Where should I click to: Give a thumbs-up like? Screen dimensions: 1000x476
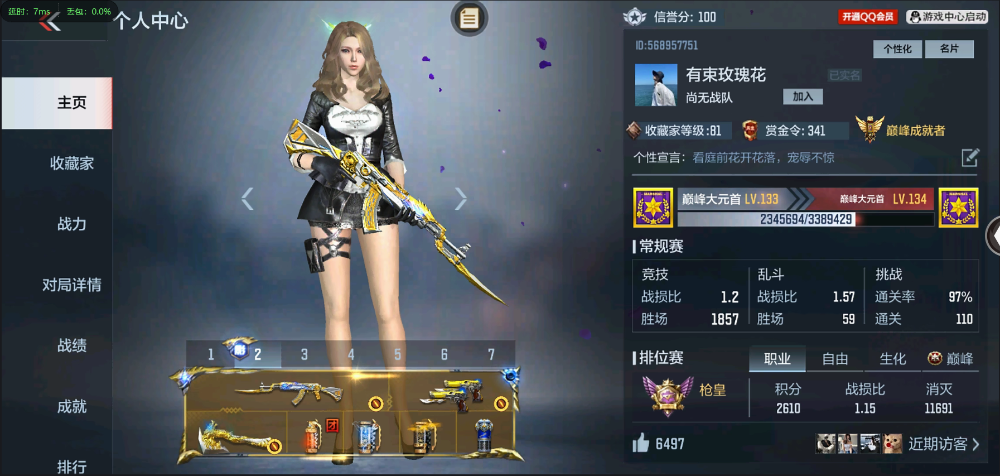(x=640, y=443)
